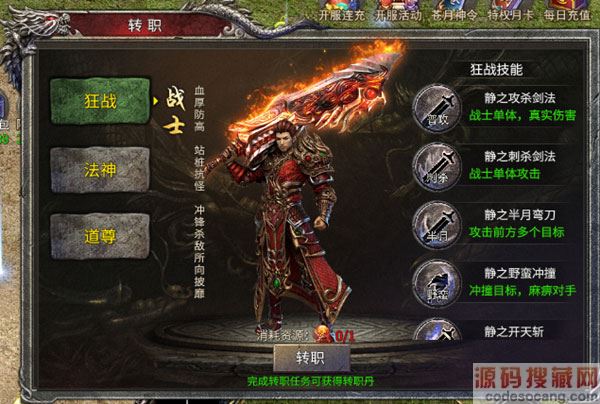This screenshot has width=600, height=404.
Task: Select the 狂战 class option
Action: pyautogui.click(x=93, y=99)
